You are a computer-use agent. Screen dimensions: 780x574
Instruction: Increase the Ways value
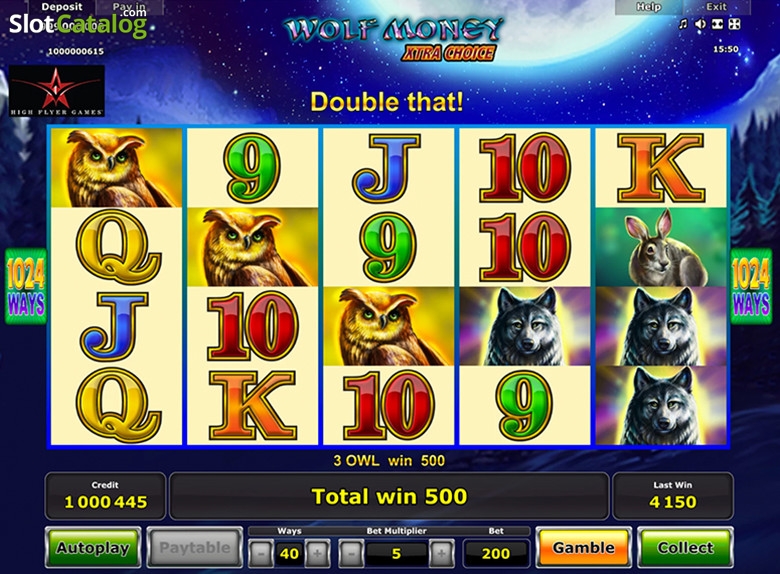317,552
